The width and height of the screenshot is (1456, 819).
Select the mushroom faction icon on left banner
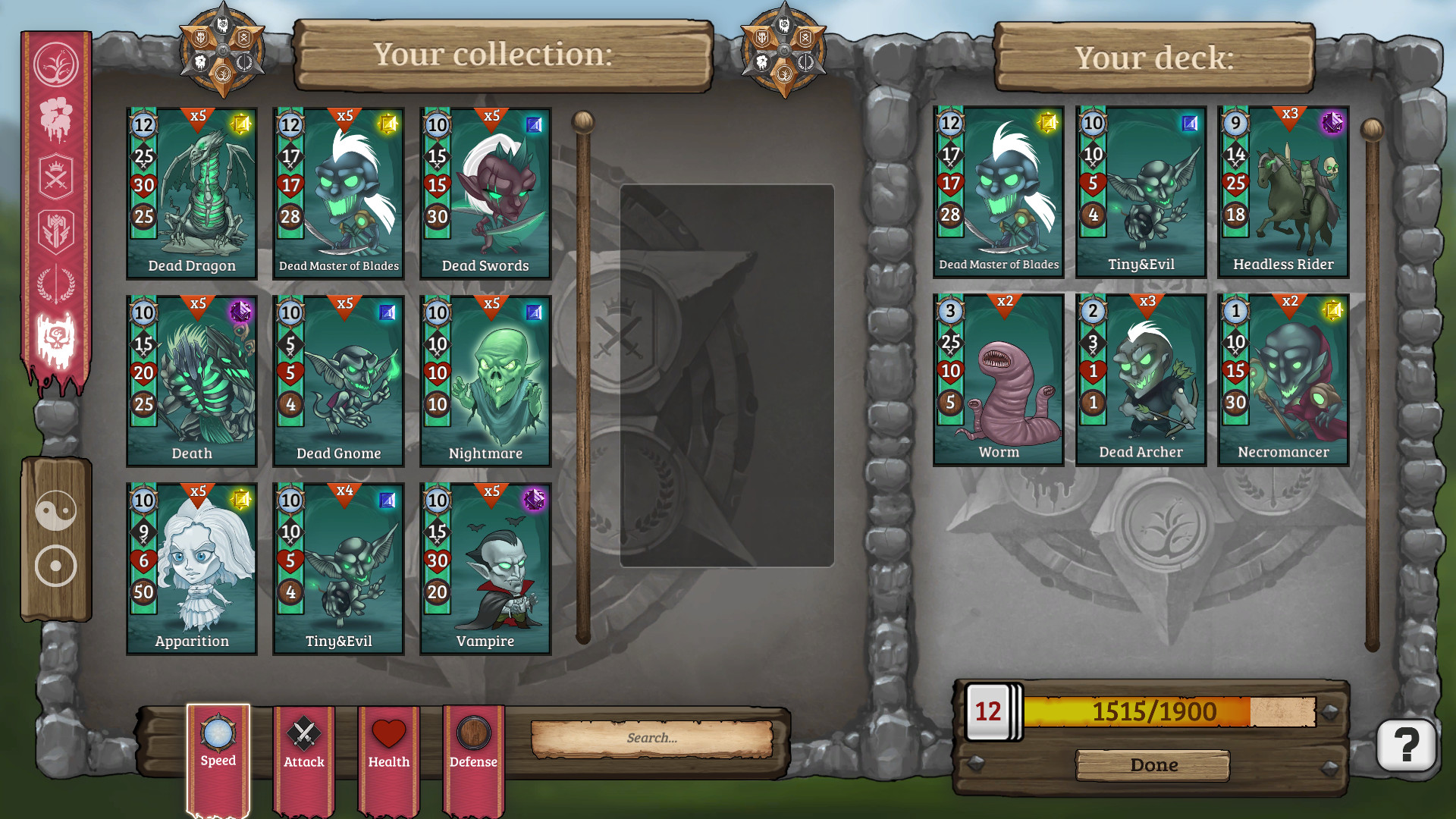click(57, 114)
